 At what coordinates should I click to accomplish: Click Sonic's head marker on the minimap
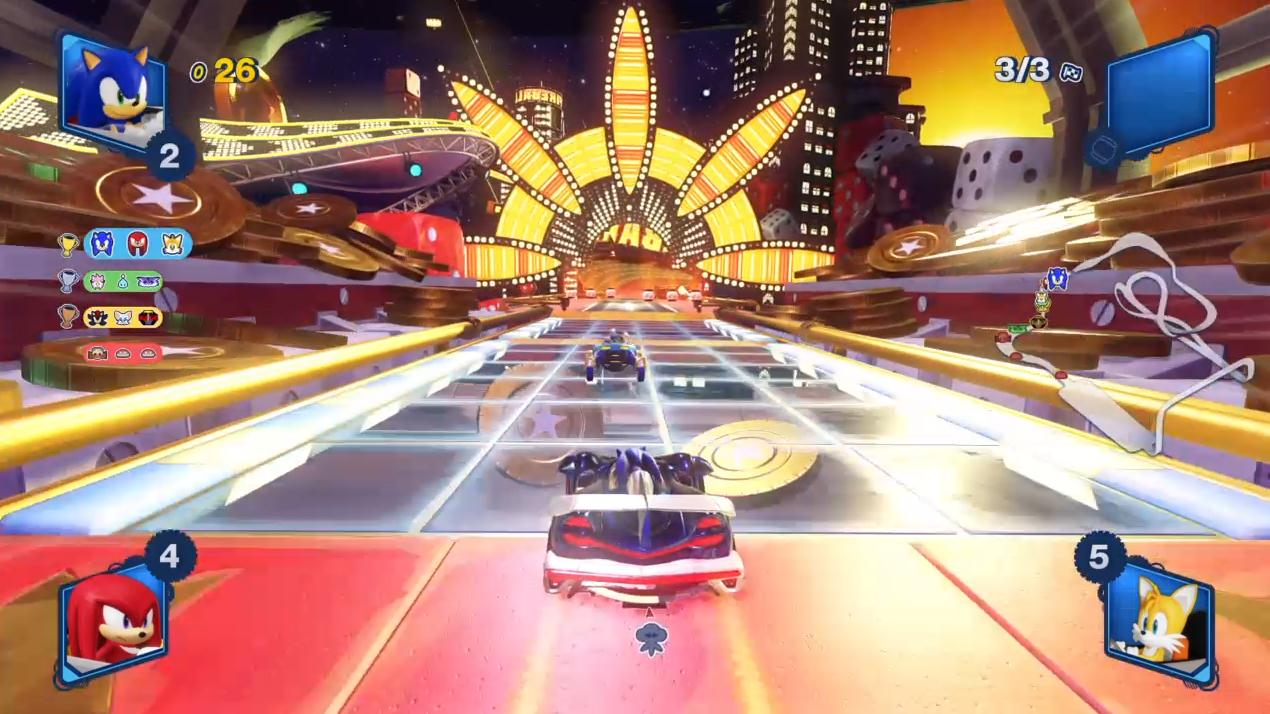coord(1058,278)
